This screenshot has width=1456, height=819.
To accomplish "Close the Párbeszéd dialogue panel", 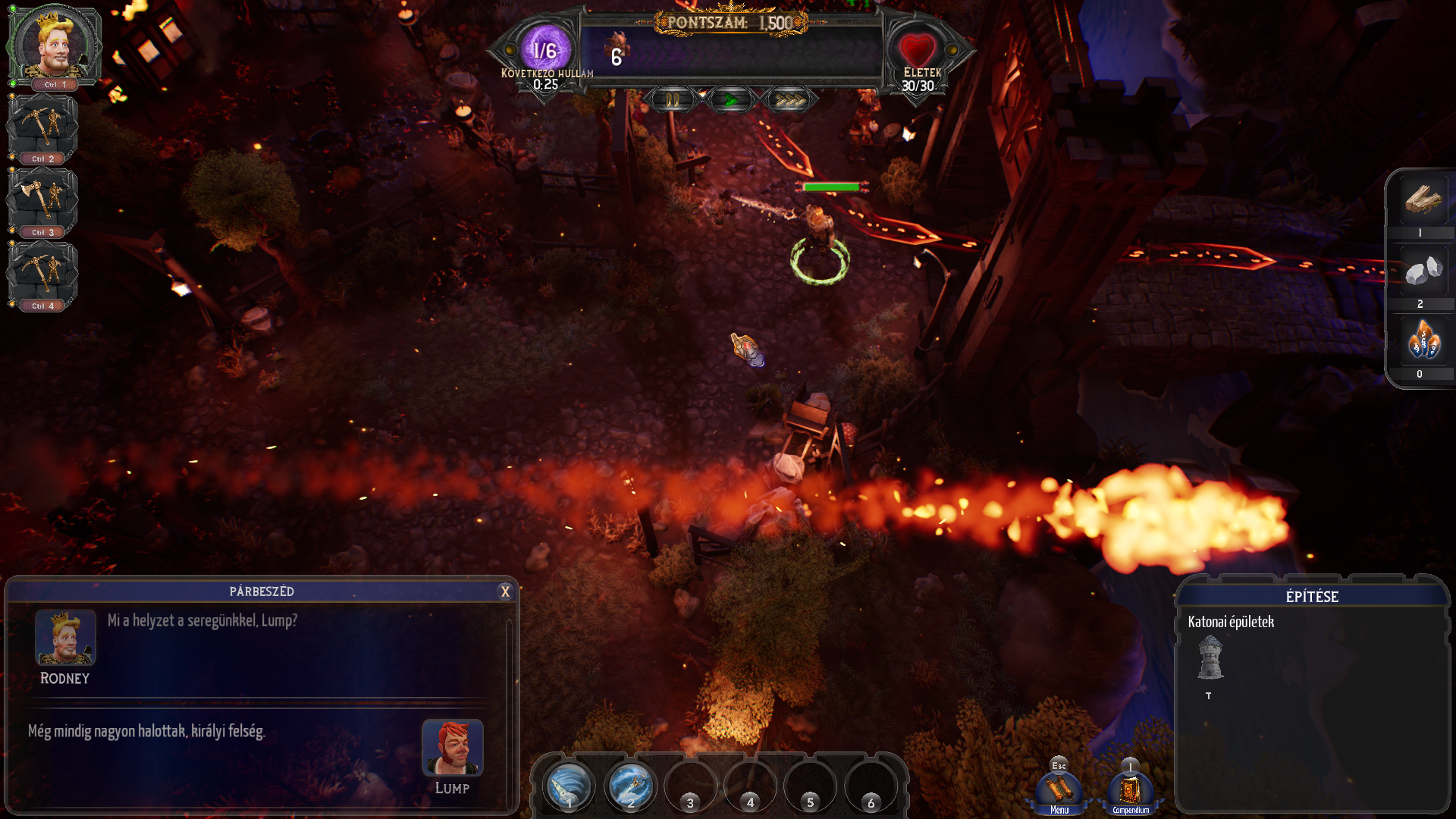I will pyautogui.click(x=505, y=592).
